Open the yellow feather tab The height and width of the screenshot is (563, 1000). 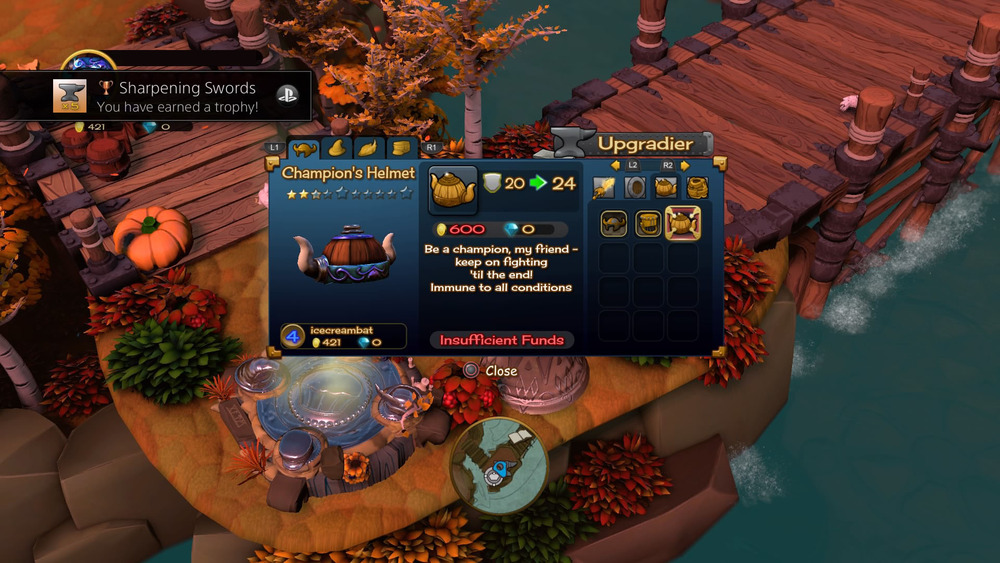(x=368, y=149)
